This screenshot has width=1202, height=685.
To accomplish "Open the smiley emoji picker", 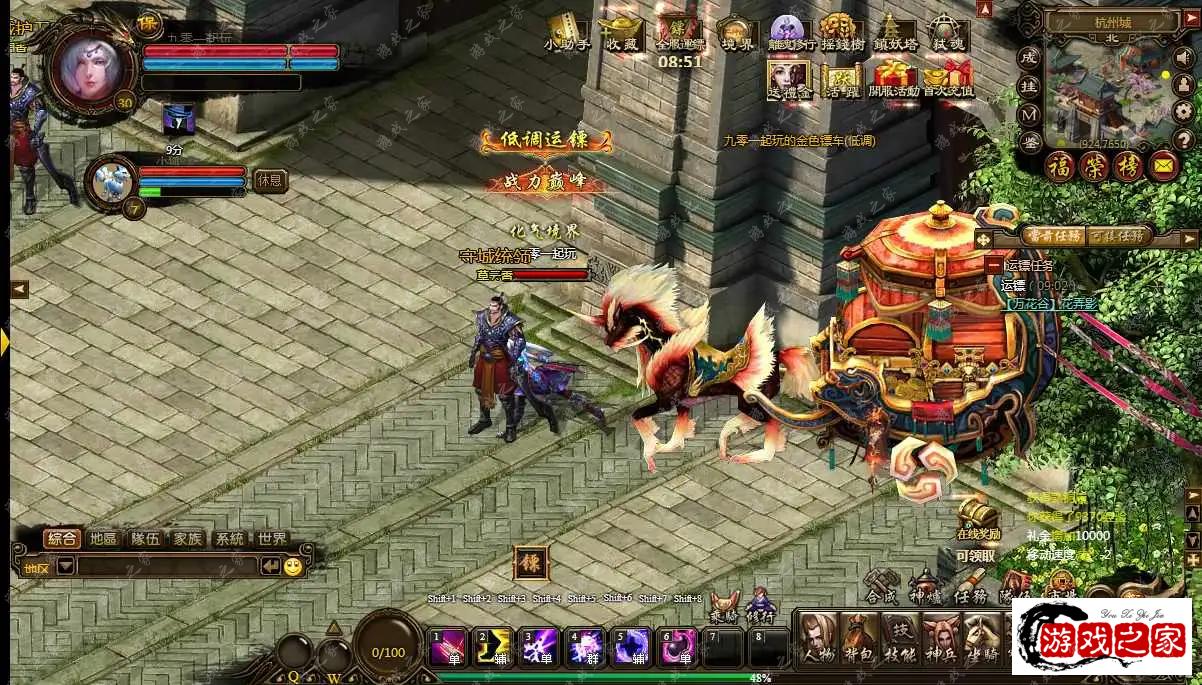I will tap(292, 566).
